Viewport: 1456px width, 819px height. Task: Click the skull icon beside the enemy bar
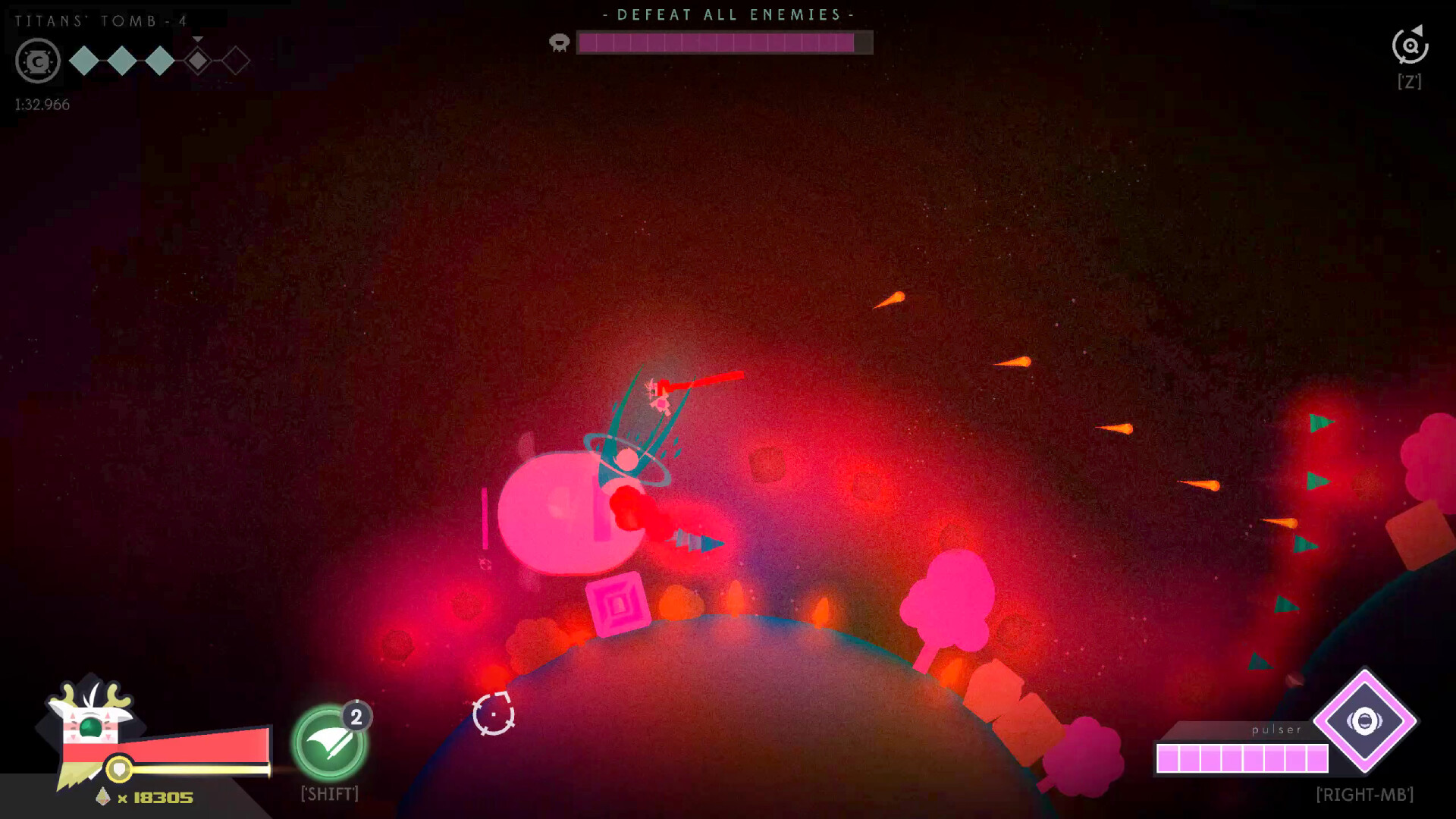coord(559,43)
